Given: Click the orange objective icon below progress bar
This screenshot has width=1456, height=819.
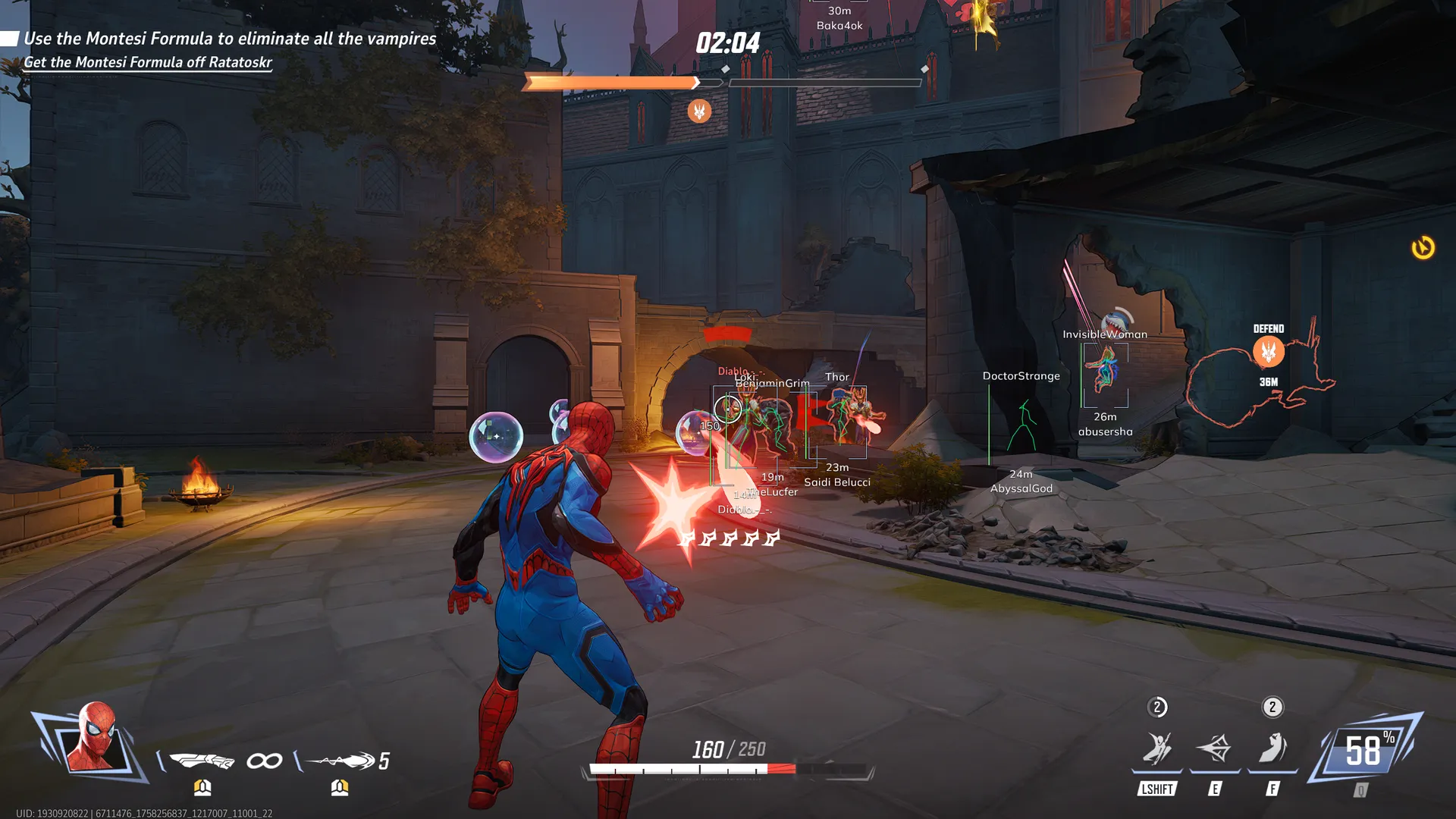Looking at the screenshot, I should (x=699, y=111).
